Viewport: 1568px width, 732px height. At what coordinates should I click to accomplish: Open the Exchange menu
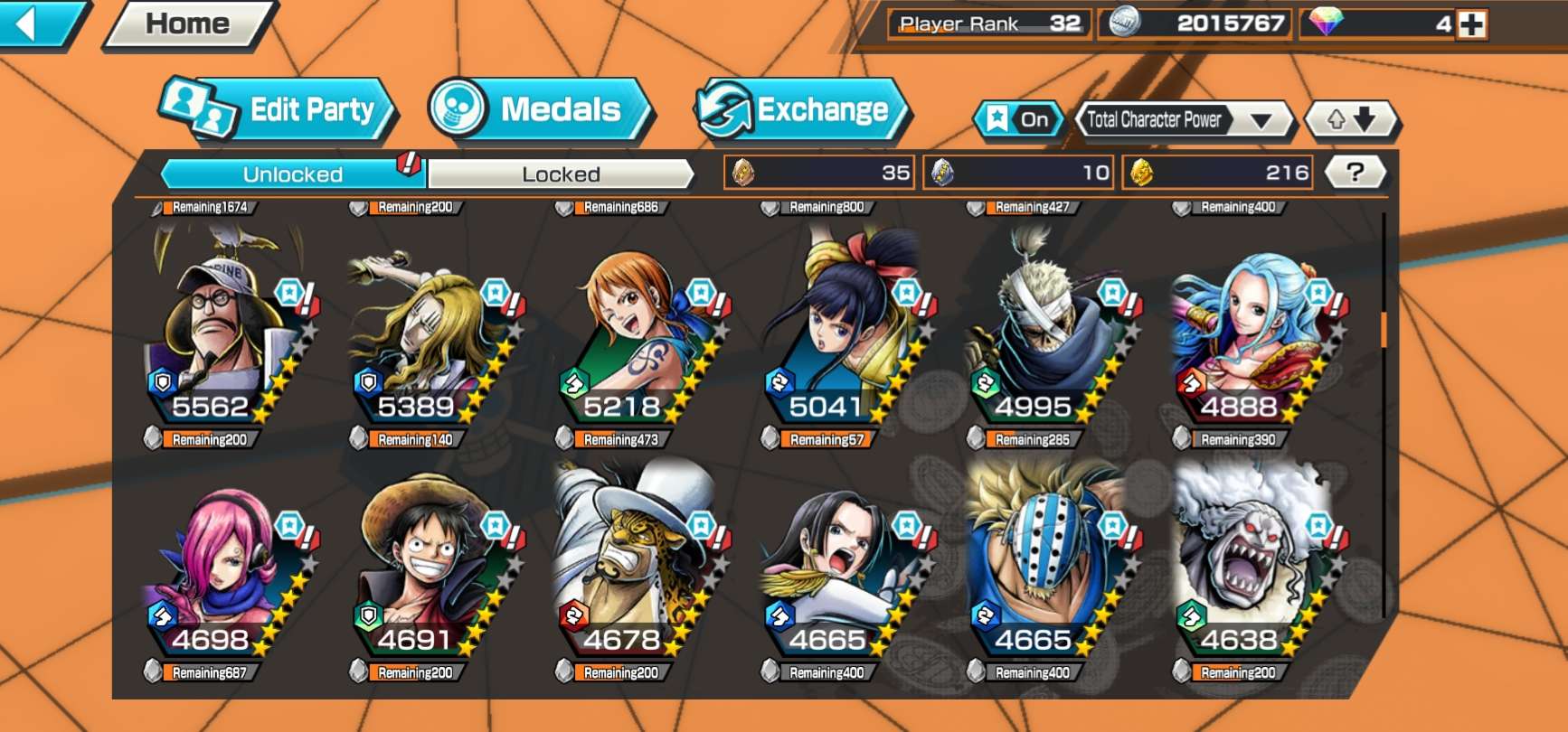pos(802,110)
